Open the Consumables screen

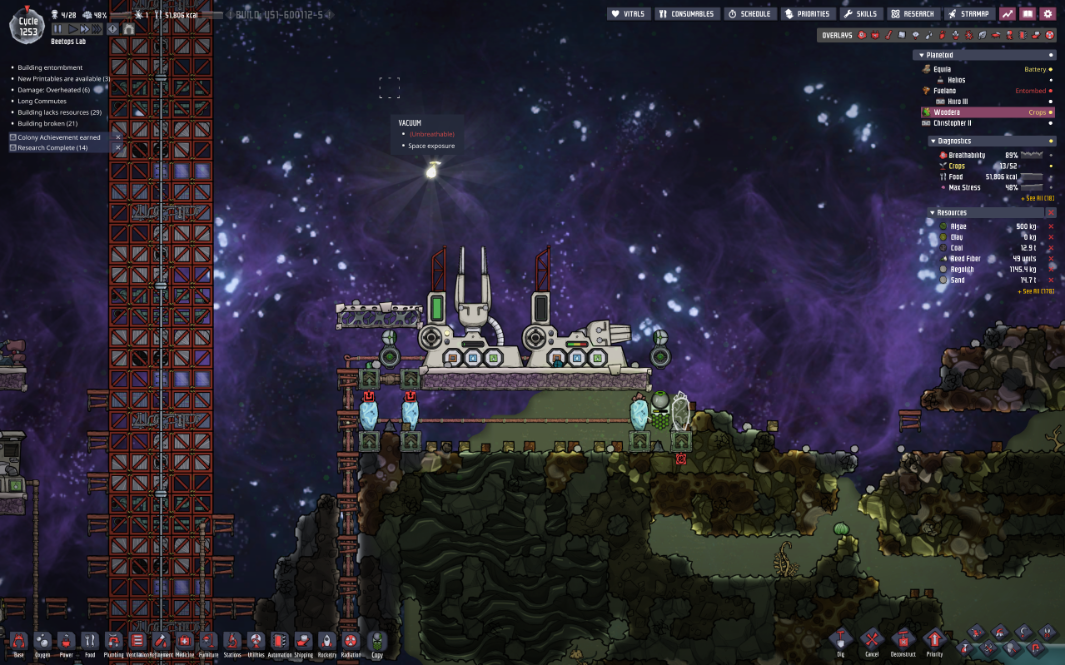point(687,14)
